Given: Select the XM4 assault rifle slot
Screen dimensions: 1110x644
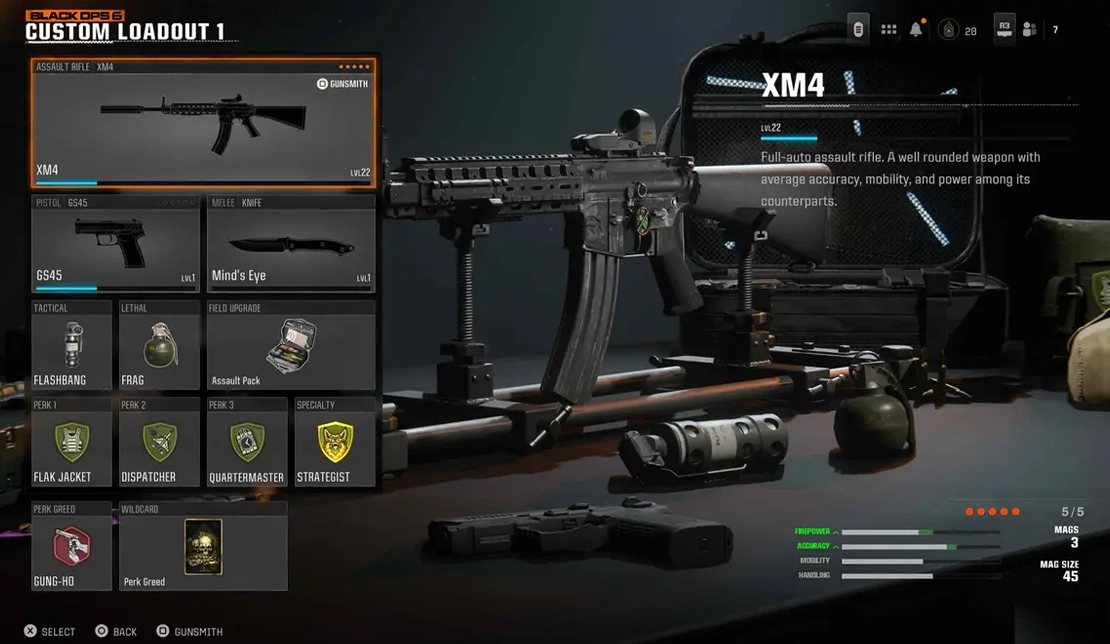Looking at the screenshot, I should pyautogui.click(x=203, y=122).
